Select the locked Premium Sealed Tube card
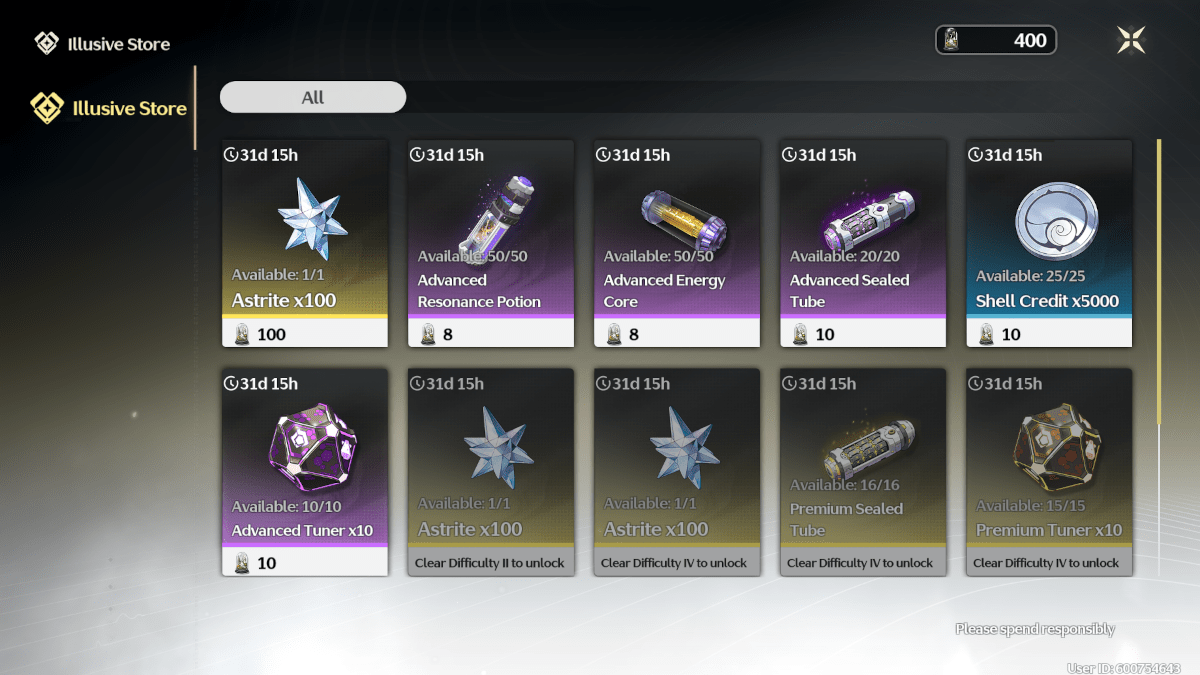Image resolution: width=1200 pixels, height=675 pixels. pyautogui.click(x=863, y=471)
